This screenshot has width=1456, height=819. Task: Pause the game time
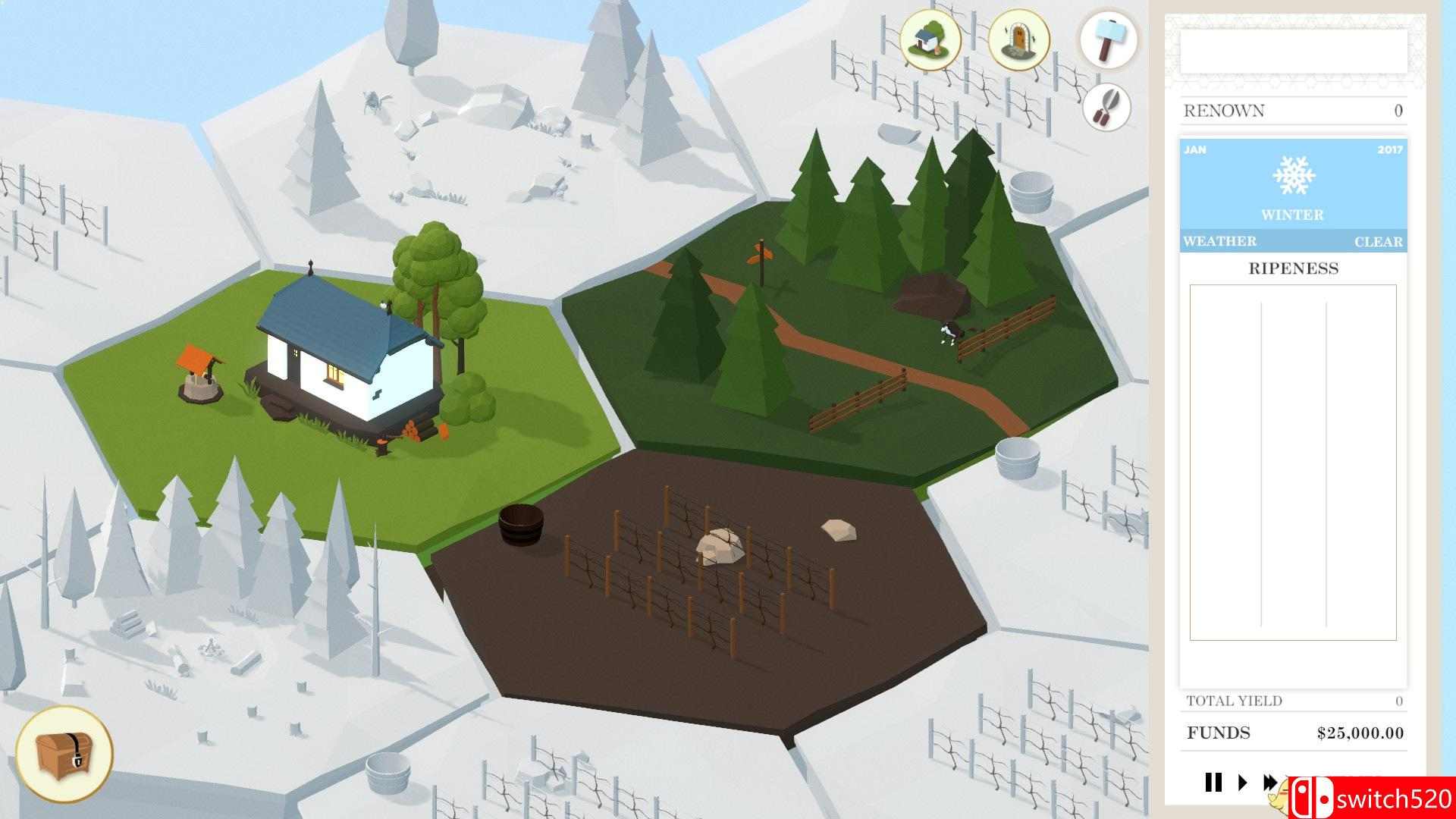pyautogui.click(x=1213, y=782)
